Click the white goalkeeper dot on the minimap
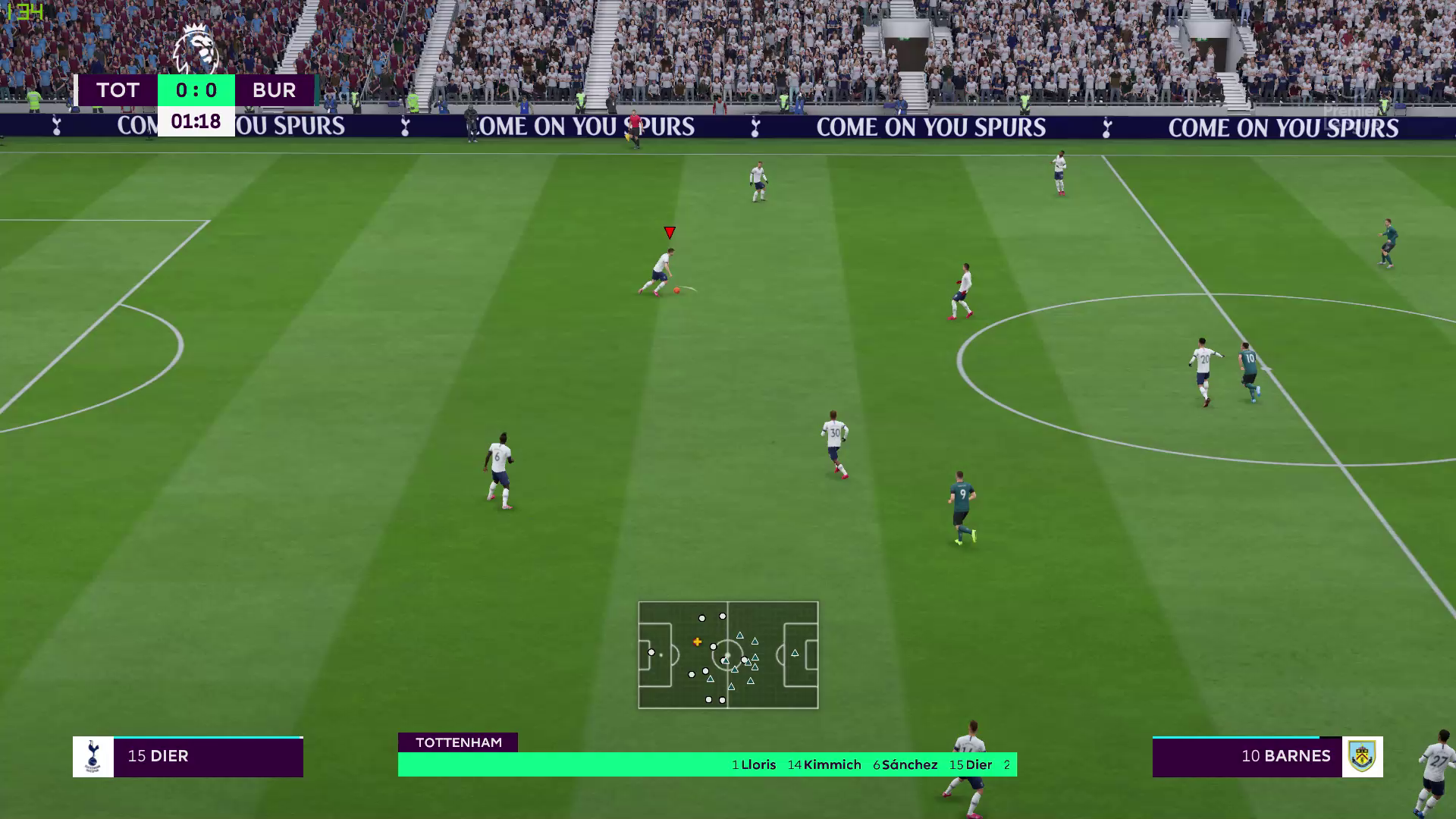1456x819 pixels. [651, 651]
